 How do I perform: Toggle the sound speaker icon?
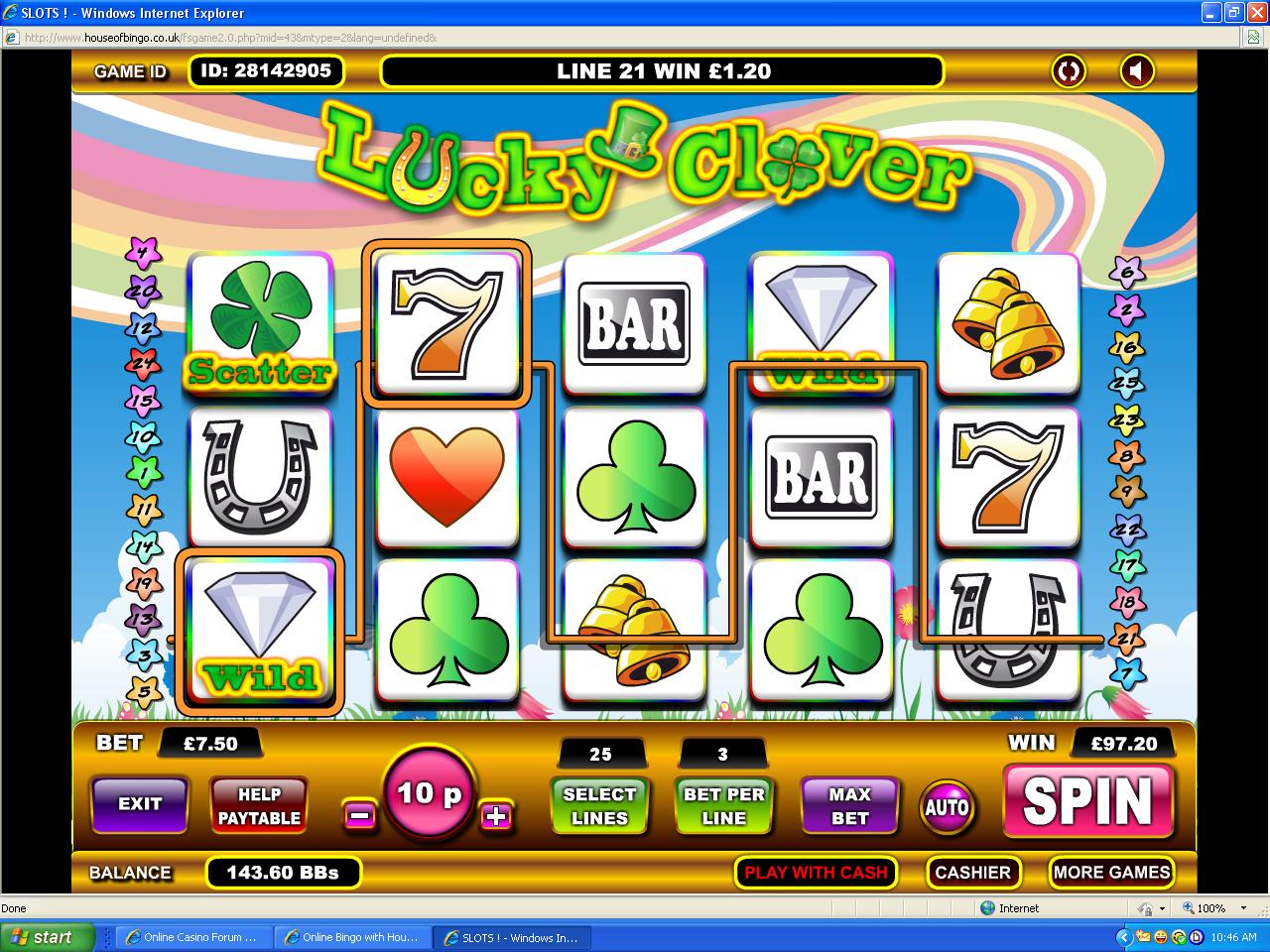1137,71
